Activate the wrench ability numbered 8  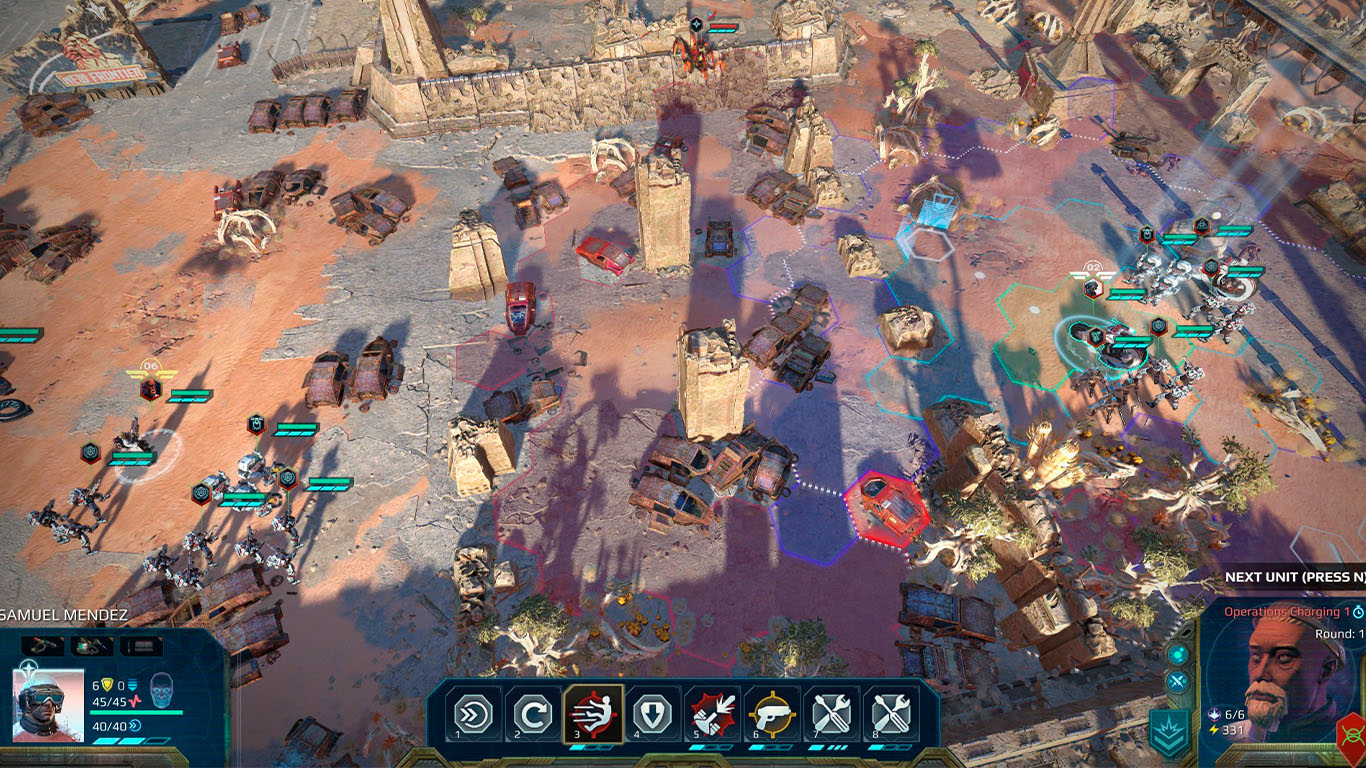pos(891,714)
